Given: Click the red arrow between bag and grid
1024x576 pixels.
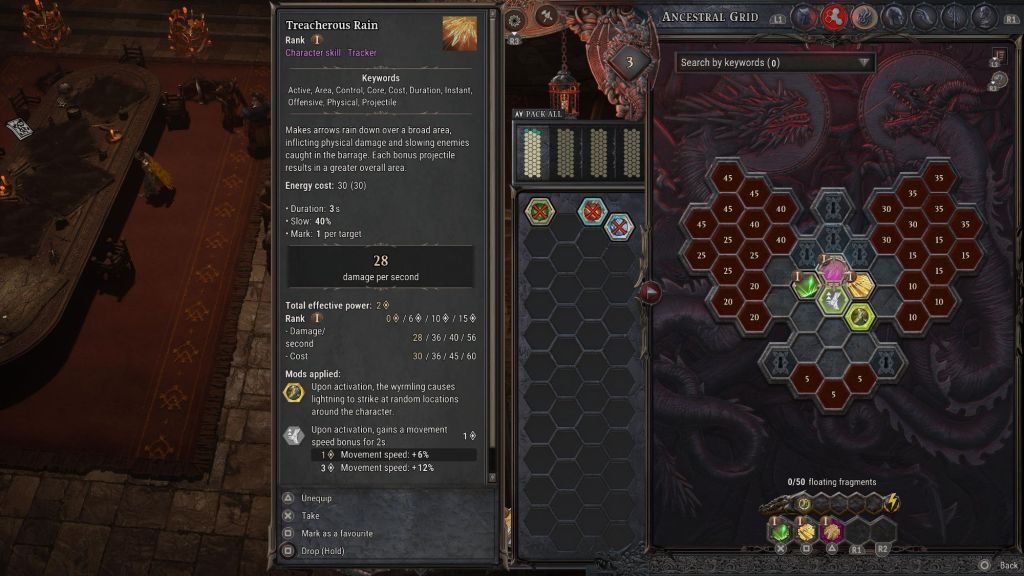Looking at the screenshot, I should click(x=651, y=292).
